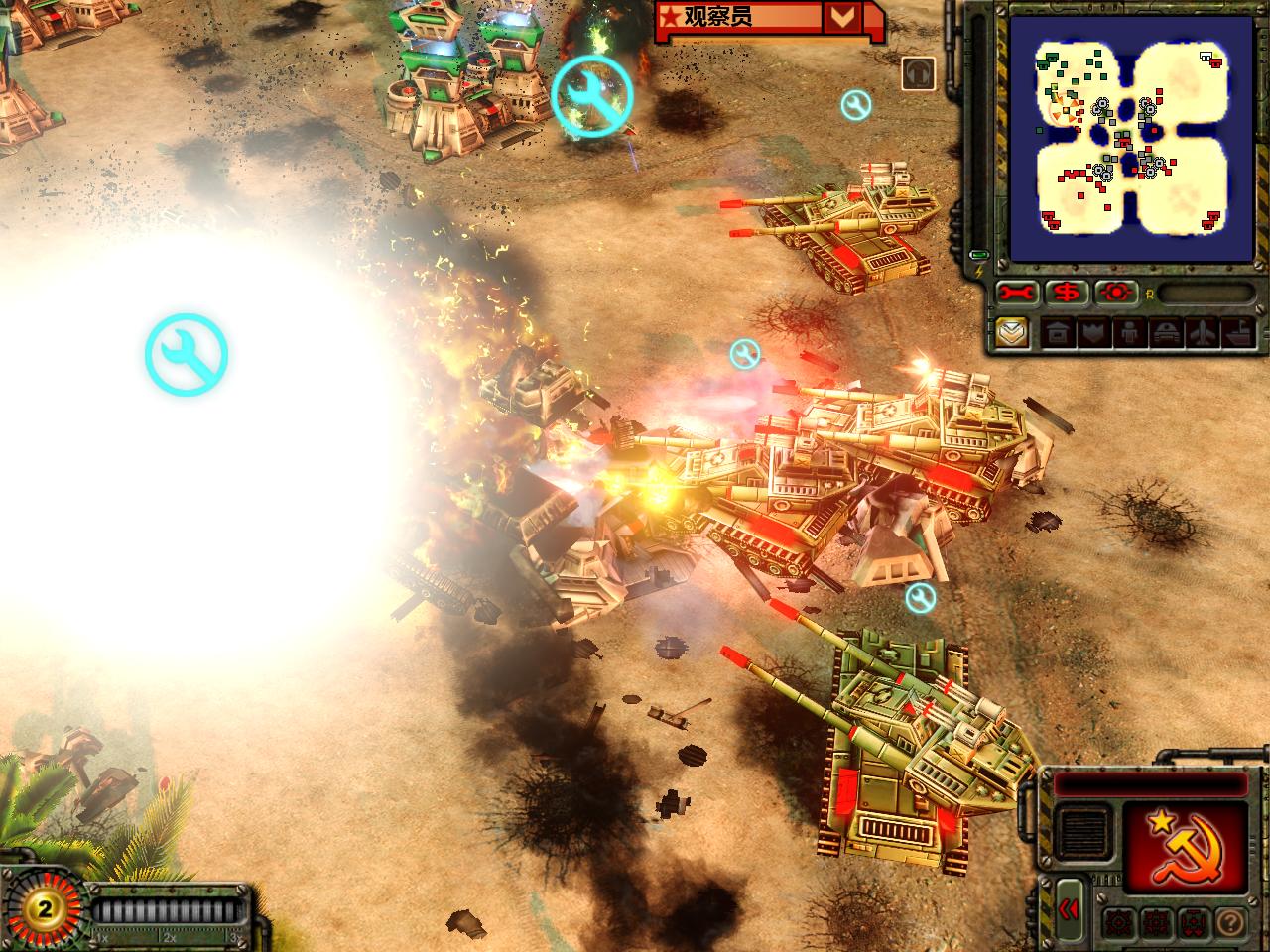This screenshot has width=1270, height=952.
Task: Open the 观察员 observer dropdown
Action: tap(842, 17)
